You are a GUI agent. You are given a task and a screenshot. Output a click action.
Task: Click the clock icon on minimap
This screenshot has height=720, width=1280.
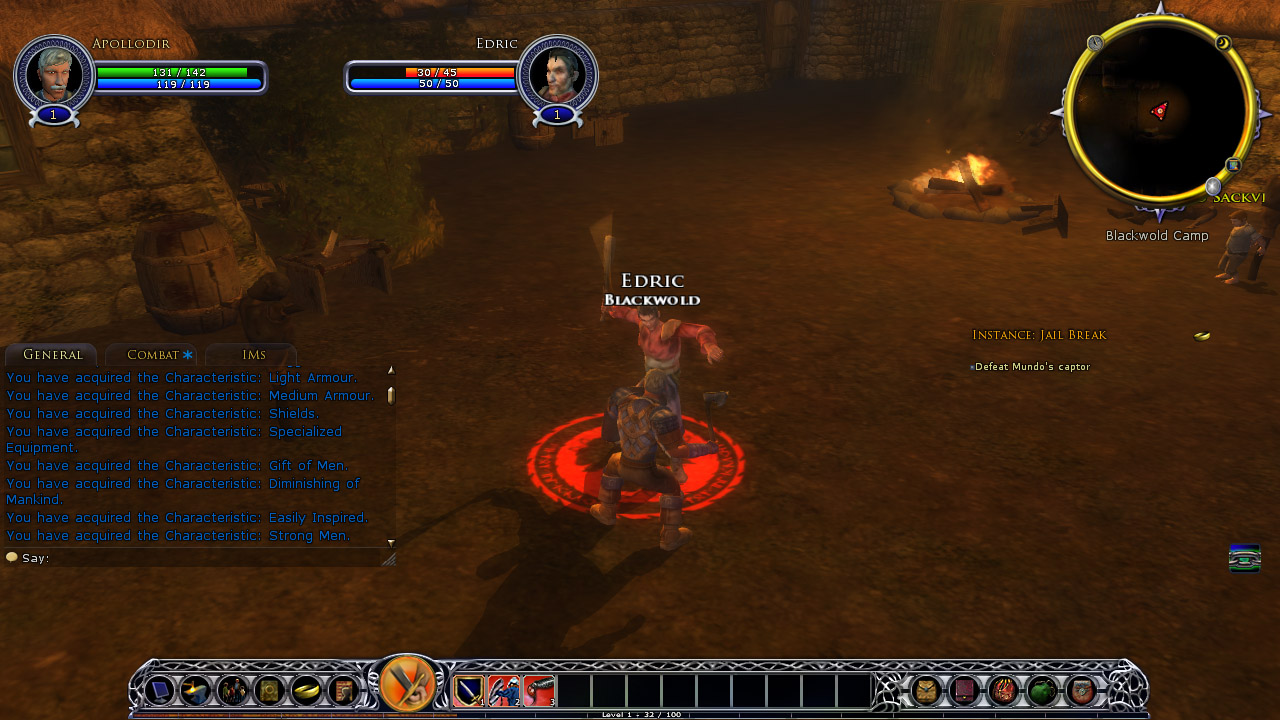[x=1095, y=43]
